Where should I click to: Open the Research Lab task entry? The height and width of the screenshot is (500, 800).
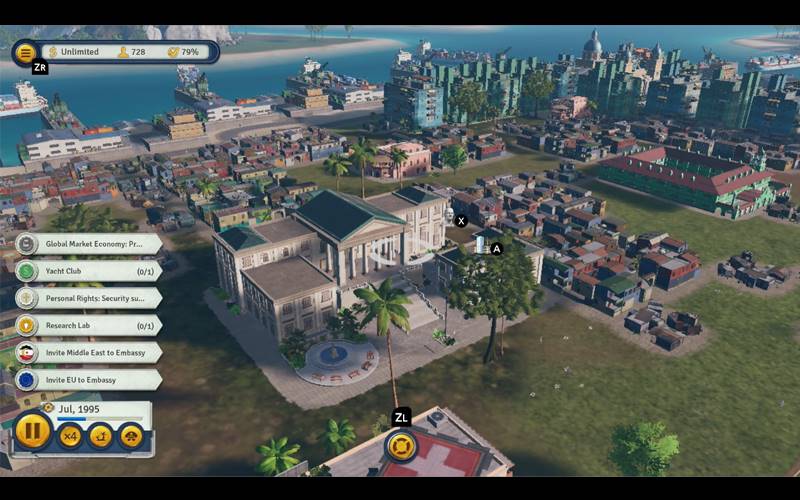90,325
